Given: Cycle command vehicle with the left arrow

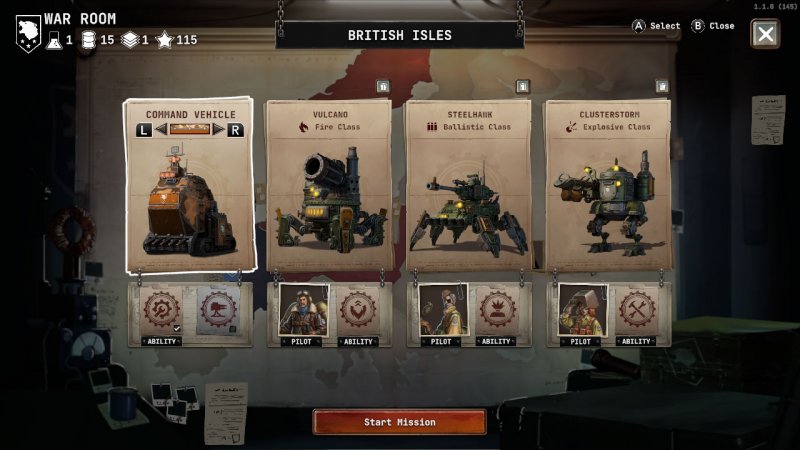Looking at the screenshot, I should (x=145, y=130).
